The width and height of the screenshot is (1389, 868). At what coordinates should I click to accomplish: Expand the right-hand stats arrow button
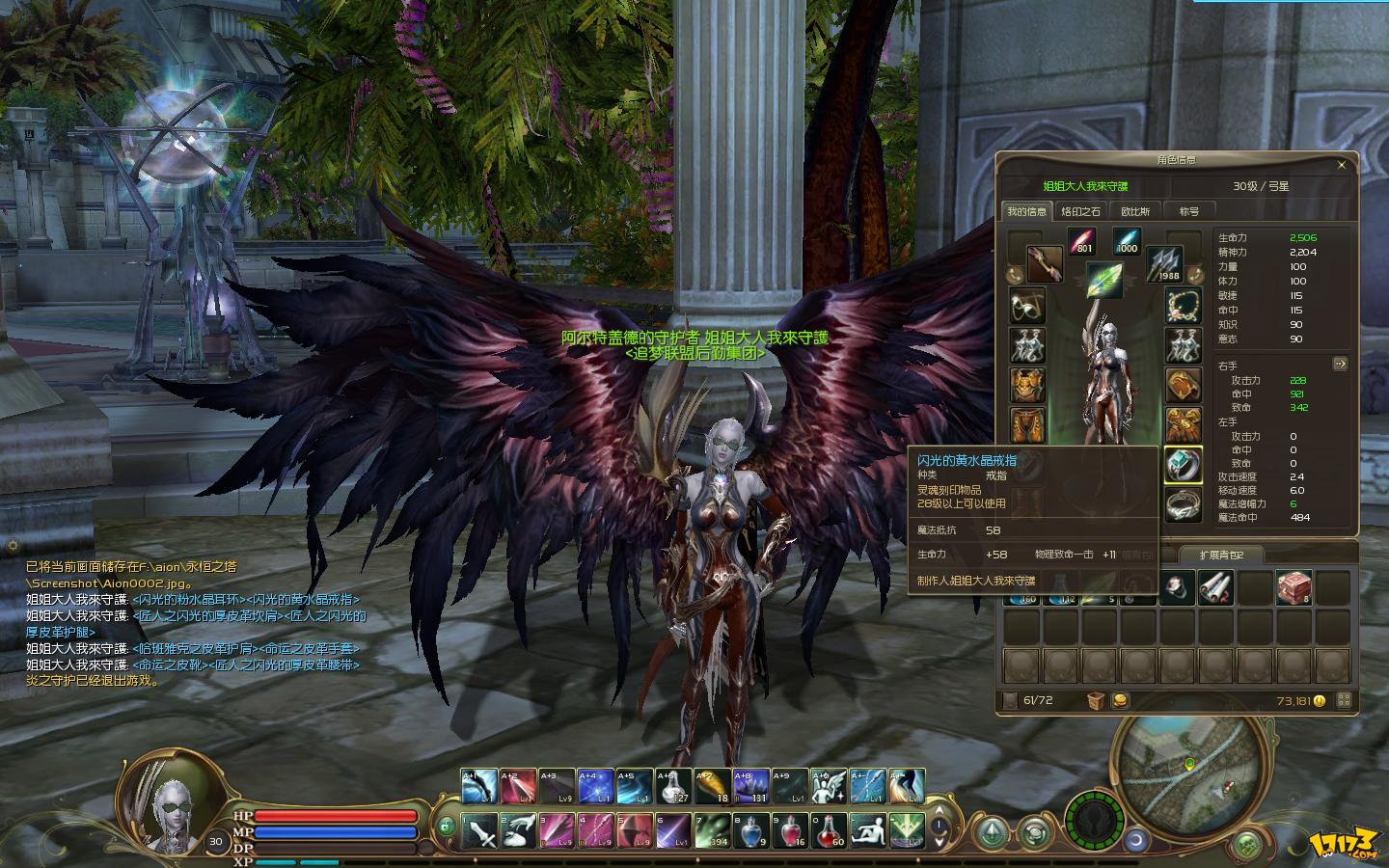pyautogui.click(x=1339, y=365)
